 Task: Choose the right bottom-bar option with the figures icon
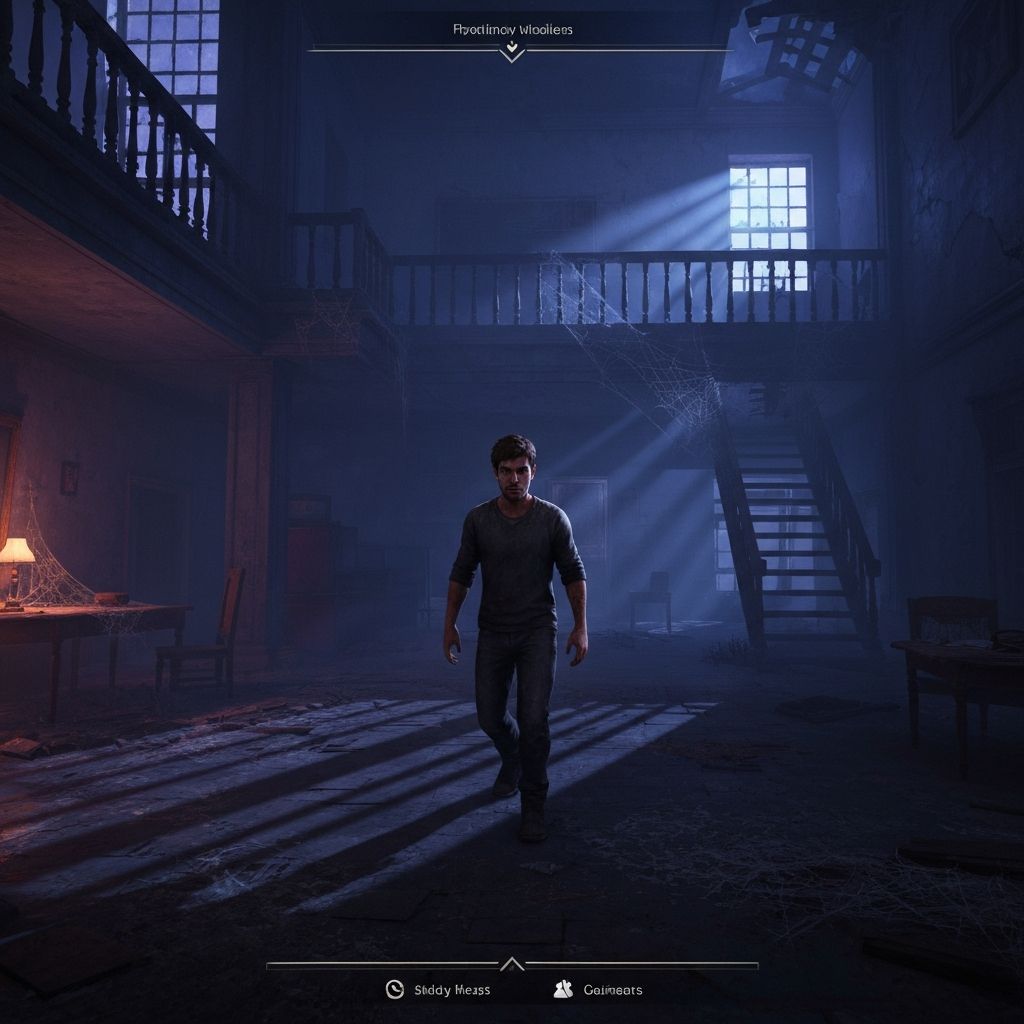pyautogui.click(x=598, y=990)
